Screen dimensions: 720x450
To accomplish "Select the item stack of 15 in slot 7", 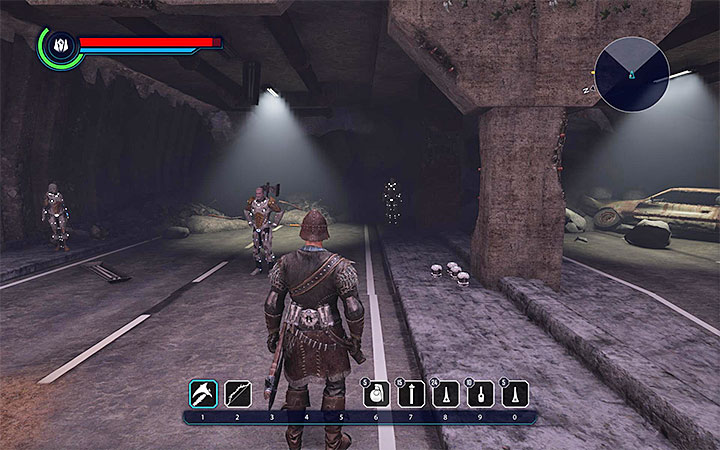I will [411, 393].
